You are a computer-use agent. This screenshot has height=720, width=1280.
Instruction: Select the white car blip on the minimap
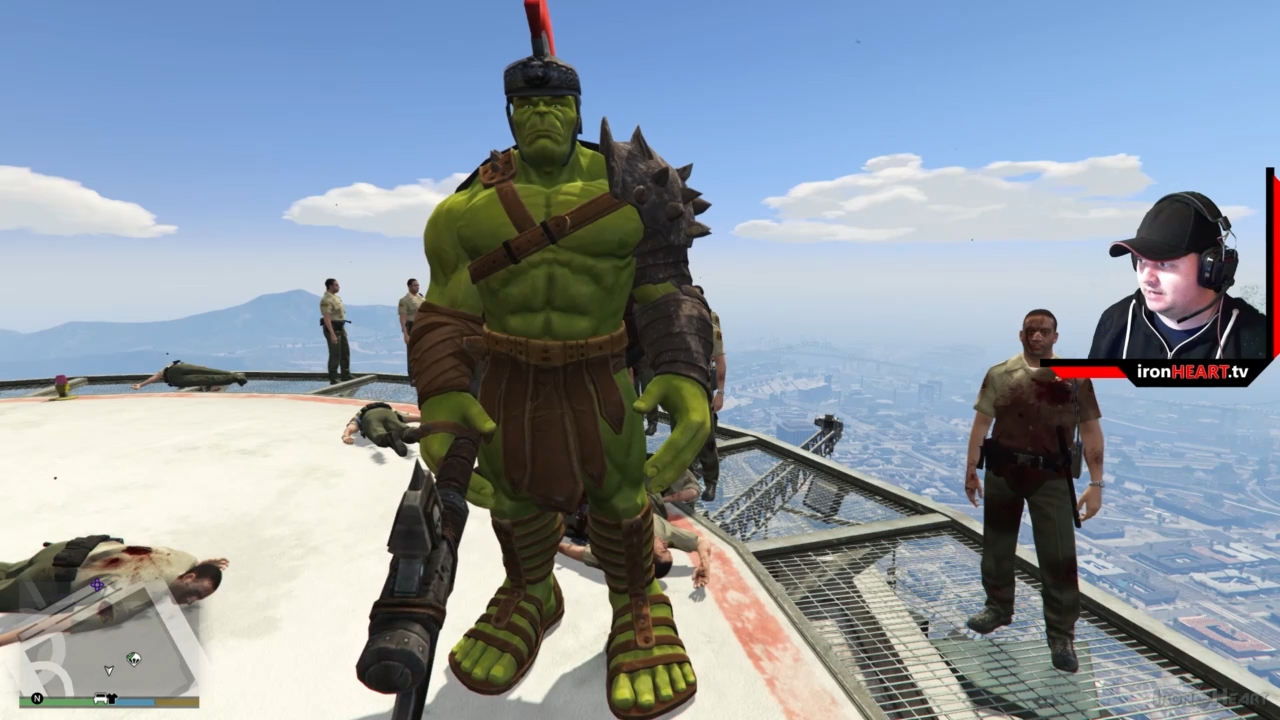[100, 699]
